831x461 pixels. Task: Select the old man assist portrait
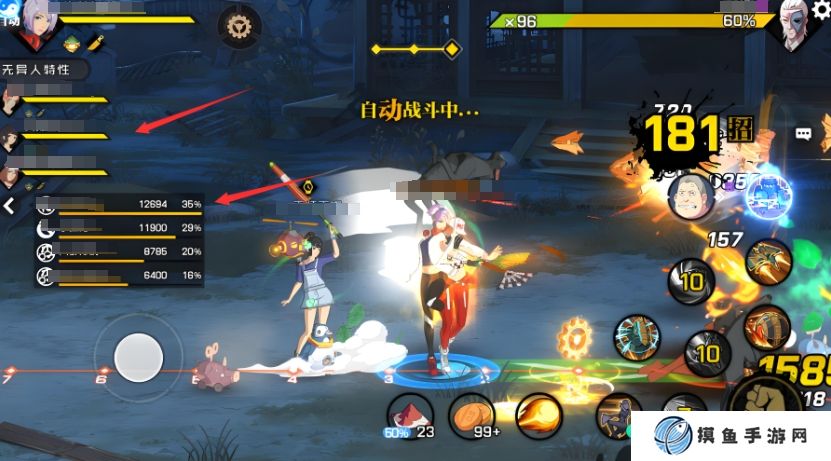tap(692, 196)
